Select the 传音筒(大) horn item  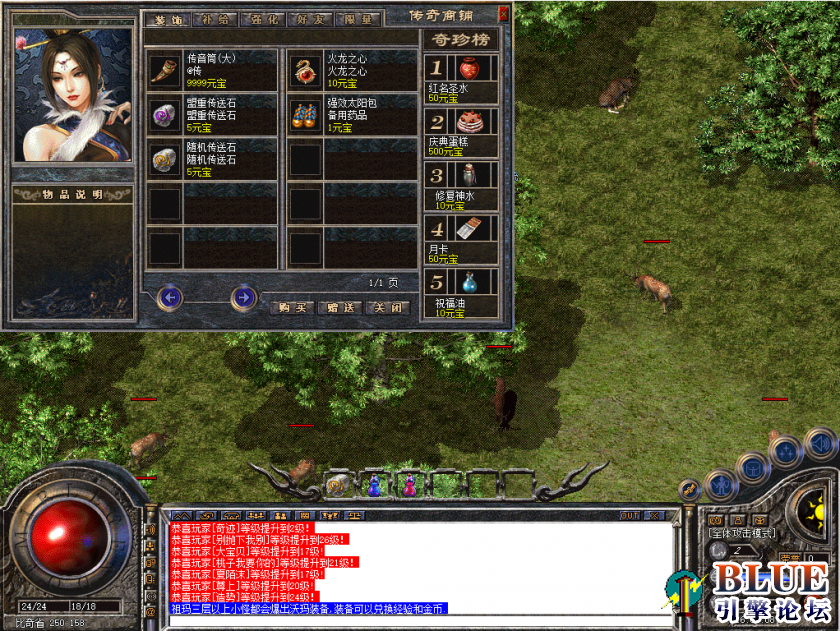pos(163,70)
